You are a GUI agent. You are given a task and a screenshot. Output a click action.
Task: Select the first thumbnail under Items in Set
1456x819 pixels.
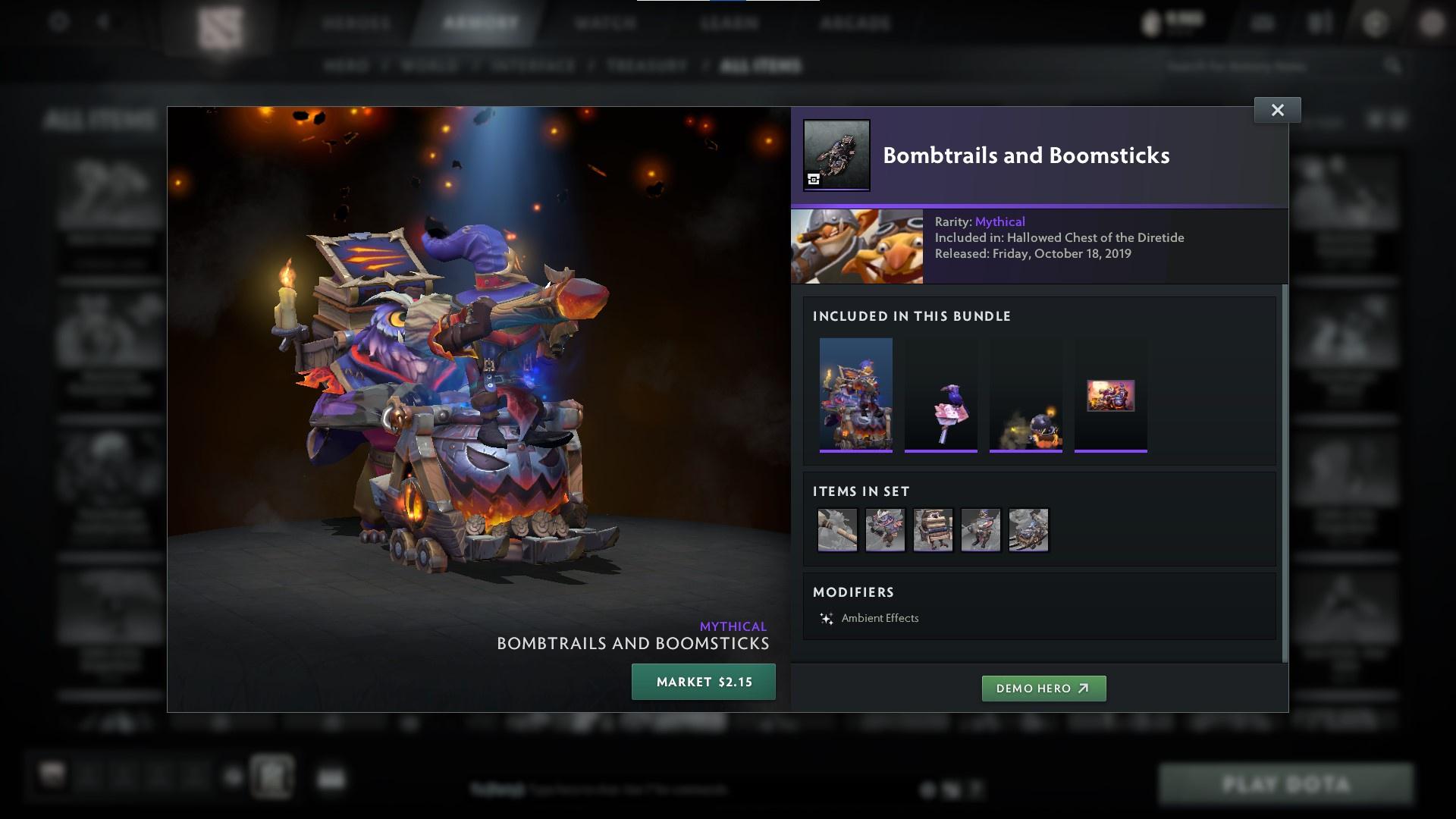(x=837, y=529)
